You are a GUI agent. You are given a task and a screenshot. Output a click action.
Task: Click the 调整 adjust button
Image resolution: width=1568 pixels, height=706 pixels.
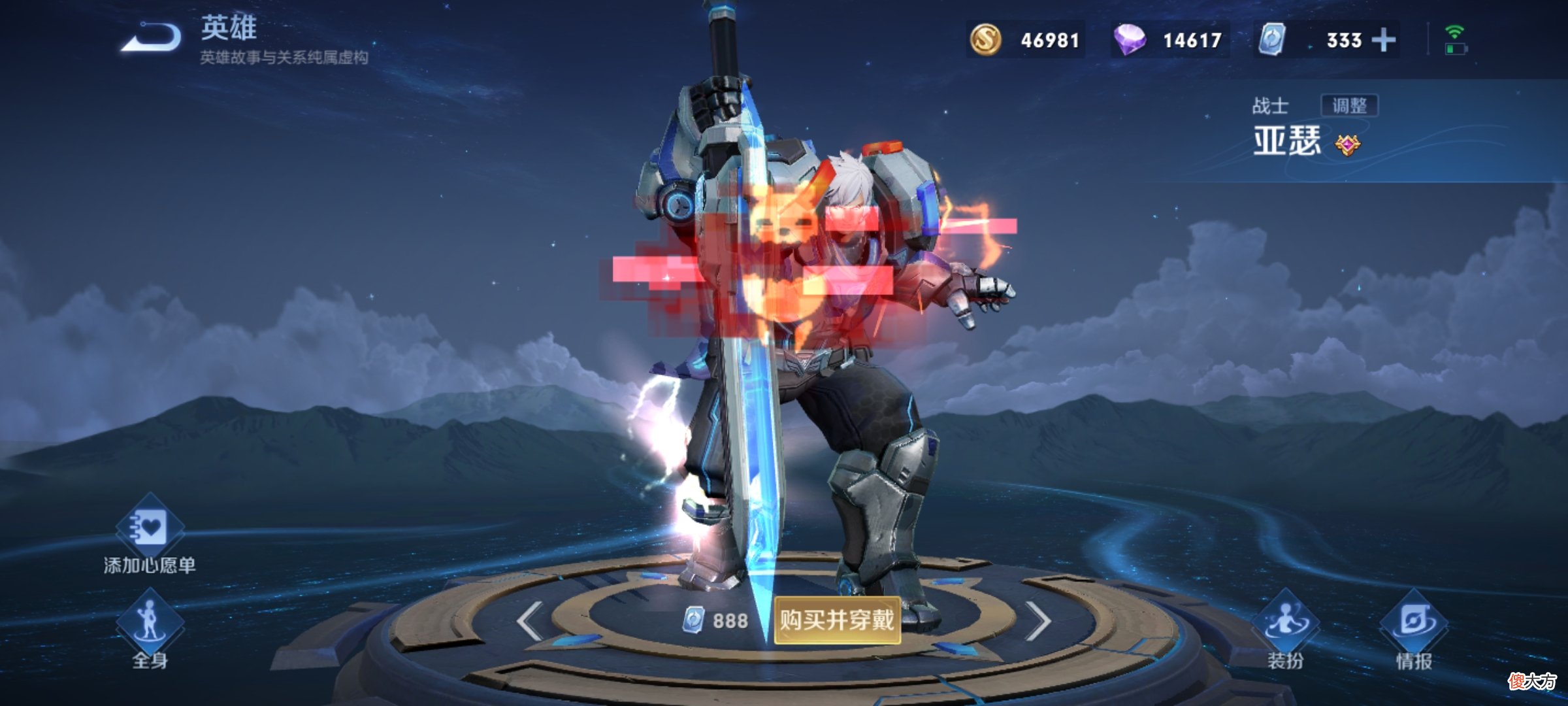1349,105
